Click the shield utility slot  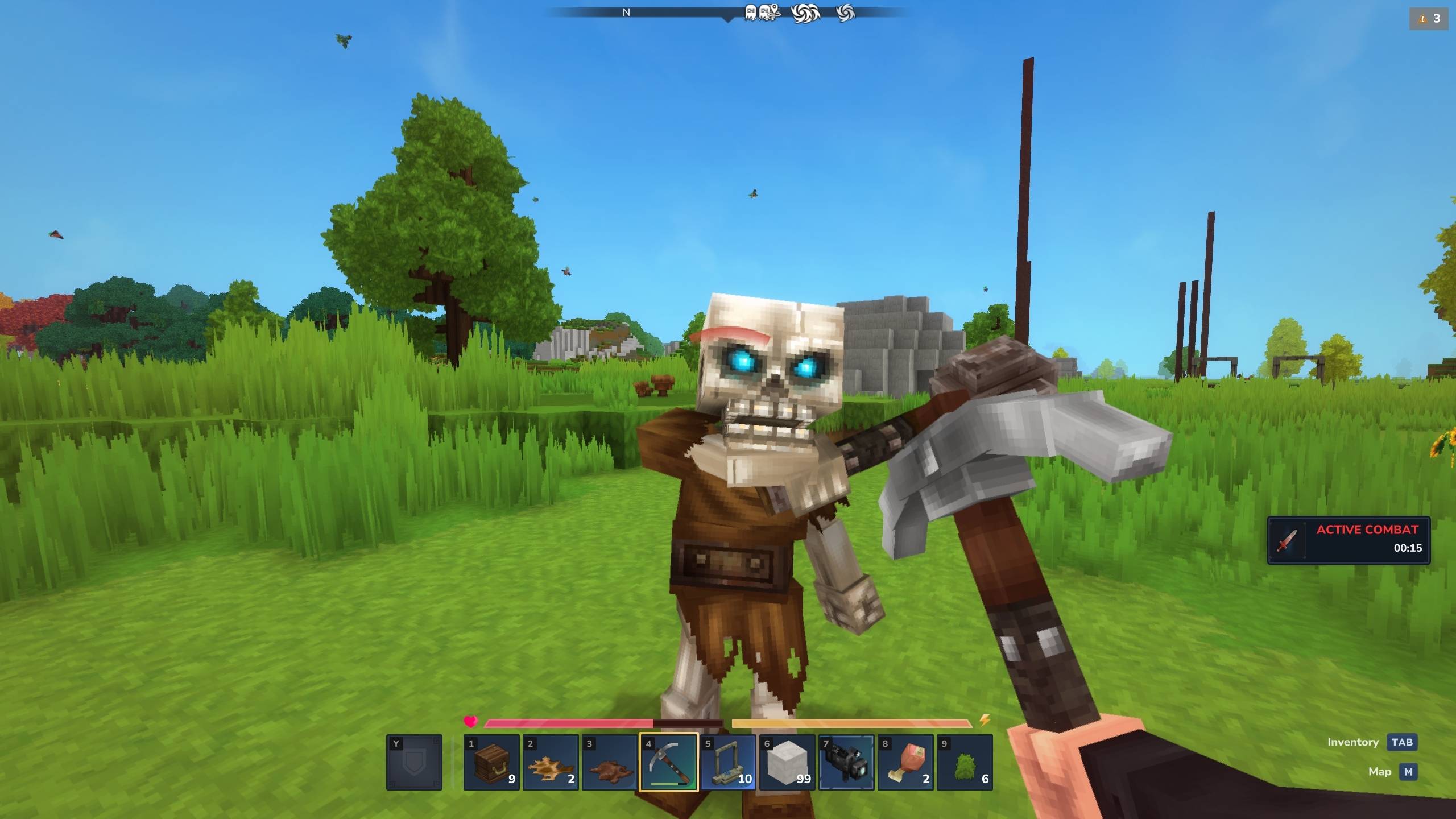point(414,762)
